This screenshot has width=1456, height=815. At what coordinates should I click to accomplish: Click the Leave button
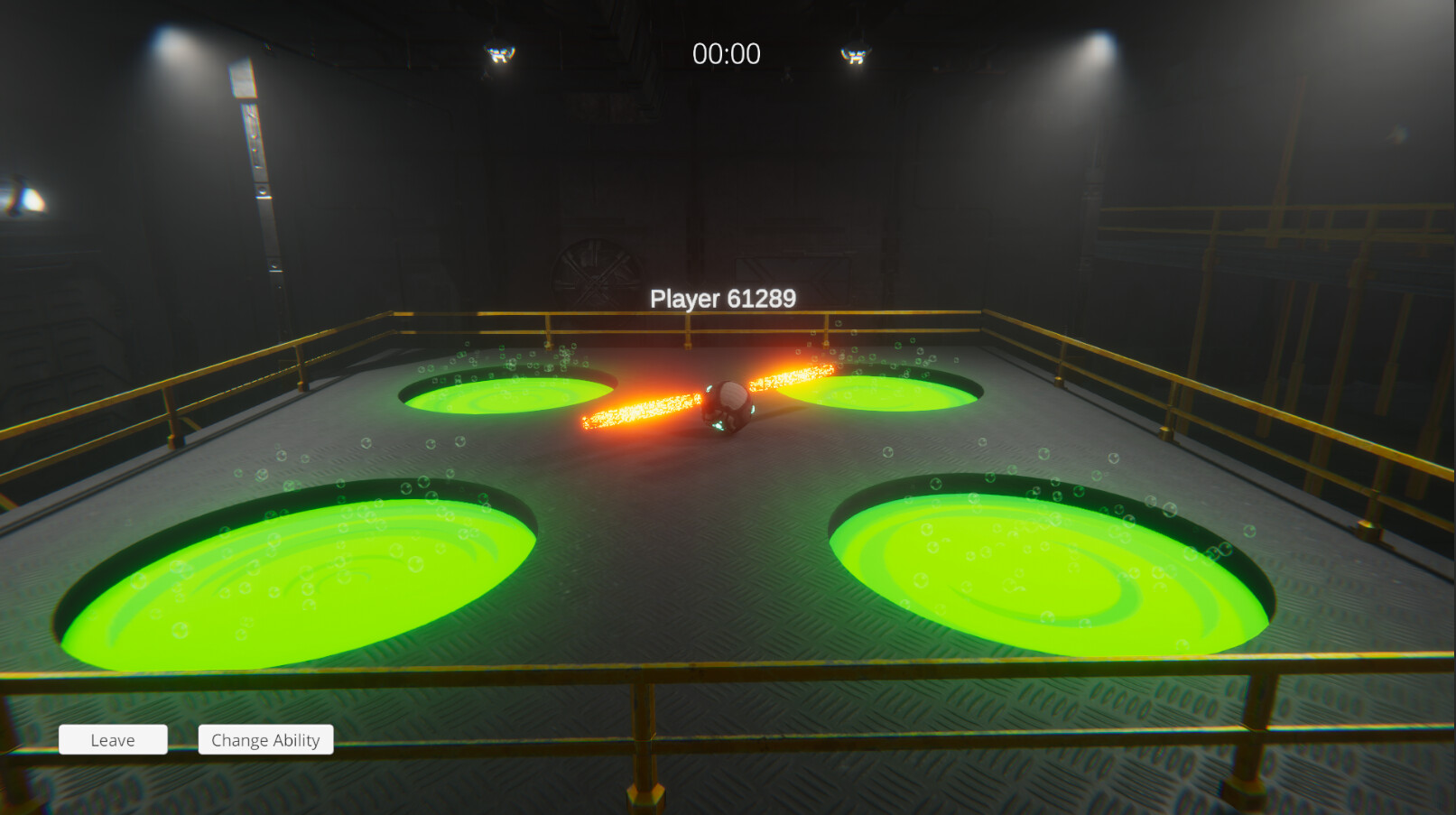pos(112,739)
